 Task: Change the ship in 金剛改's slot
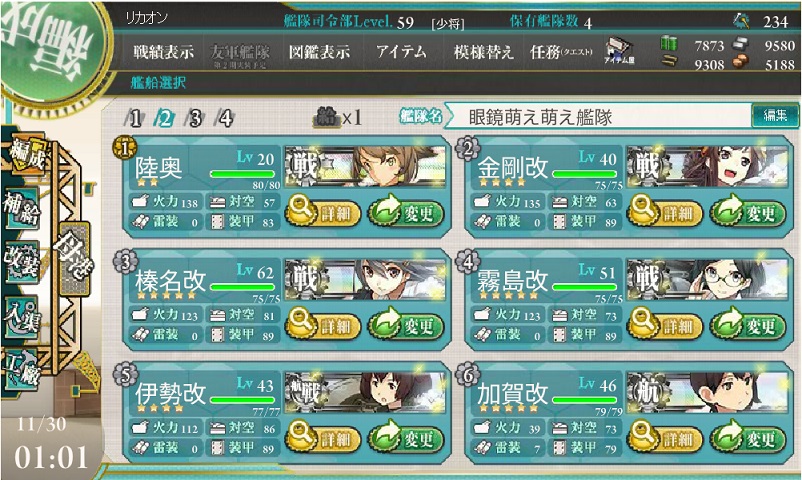[747, 211]
